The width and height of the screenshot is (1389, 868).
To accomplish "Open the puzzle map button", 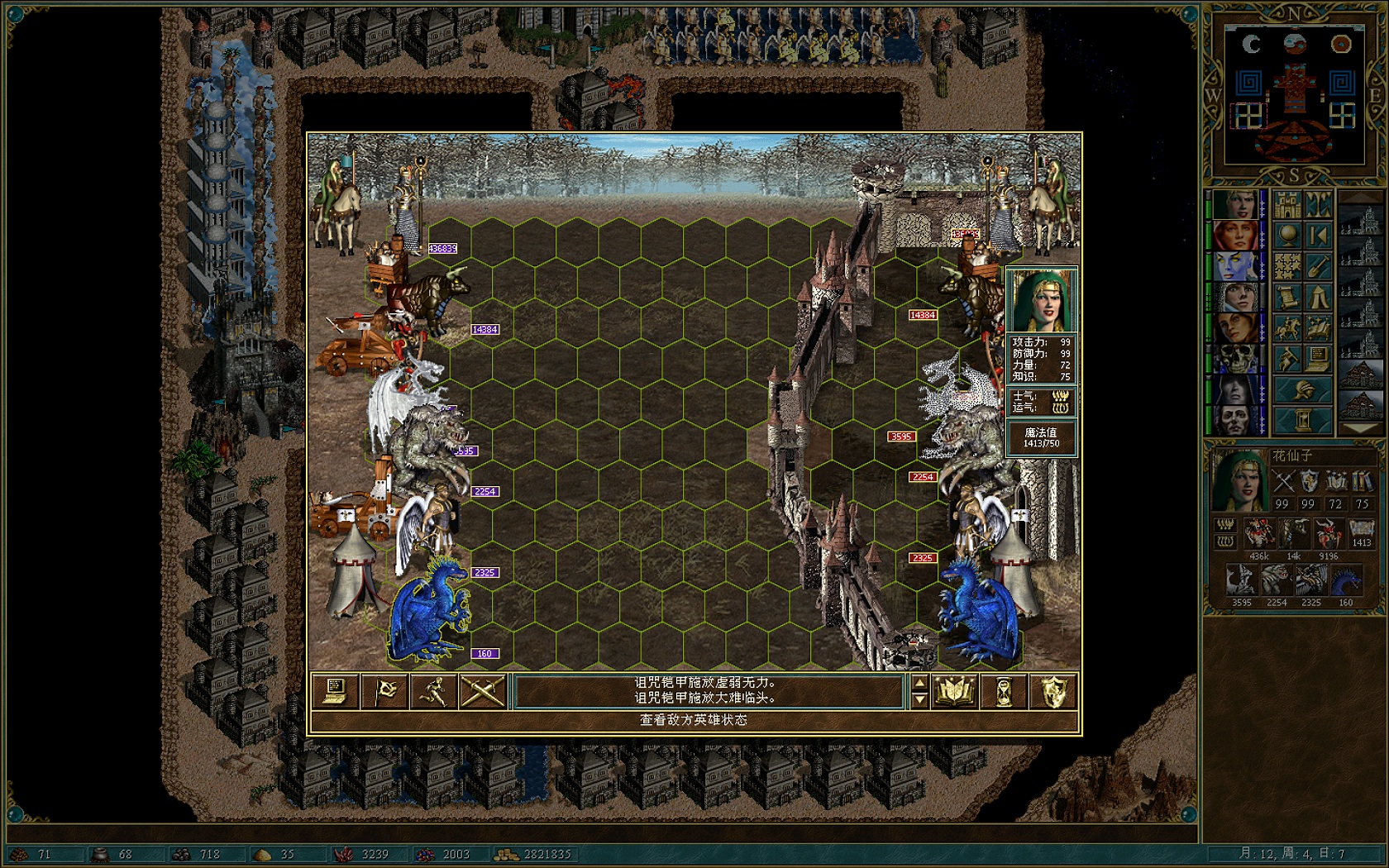I will click(1287, 266).
